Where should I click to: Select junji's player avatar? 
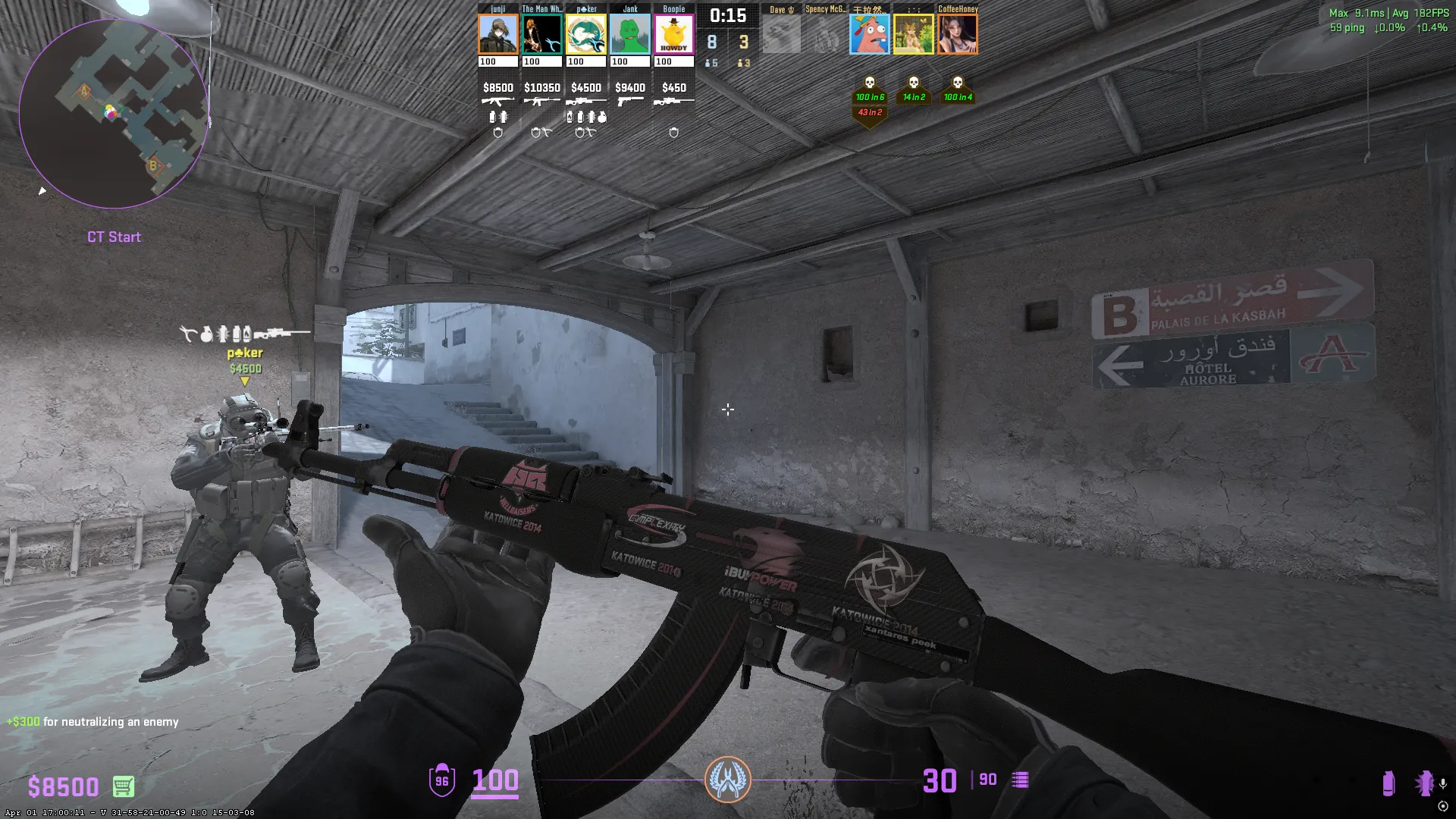498,34
